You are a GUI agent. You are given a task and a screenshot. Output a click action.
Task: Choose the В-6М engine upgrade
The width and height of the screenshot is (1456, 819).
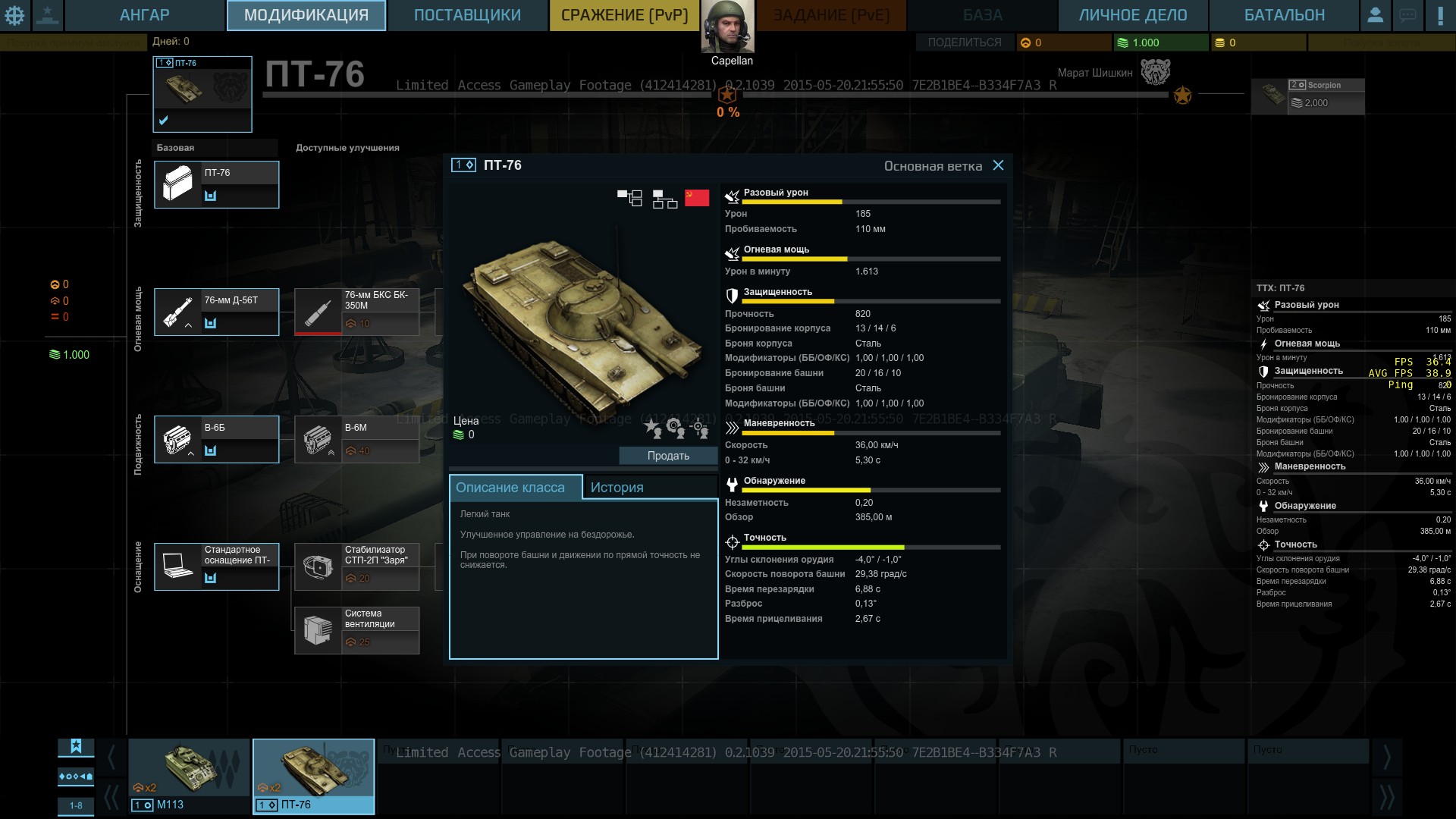(356, 439)
